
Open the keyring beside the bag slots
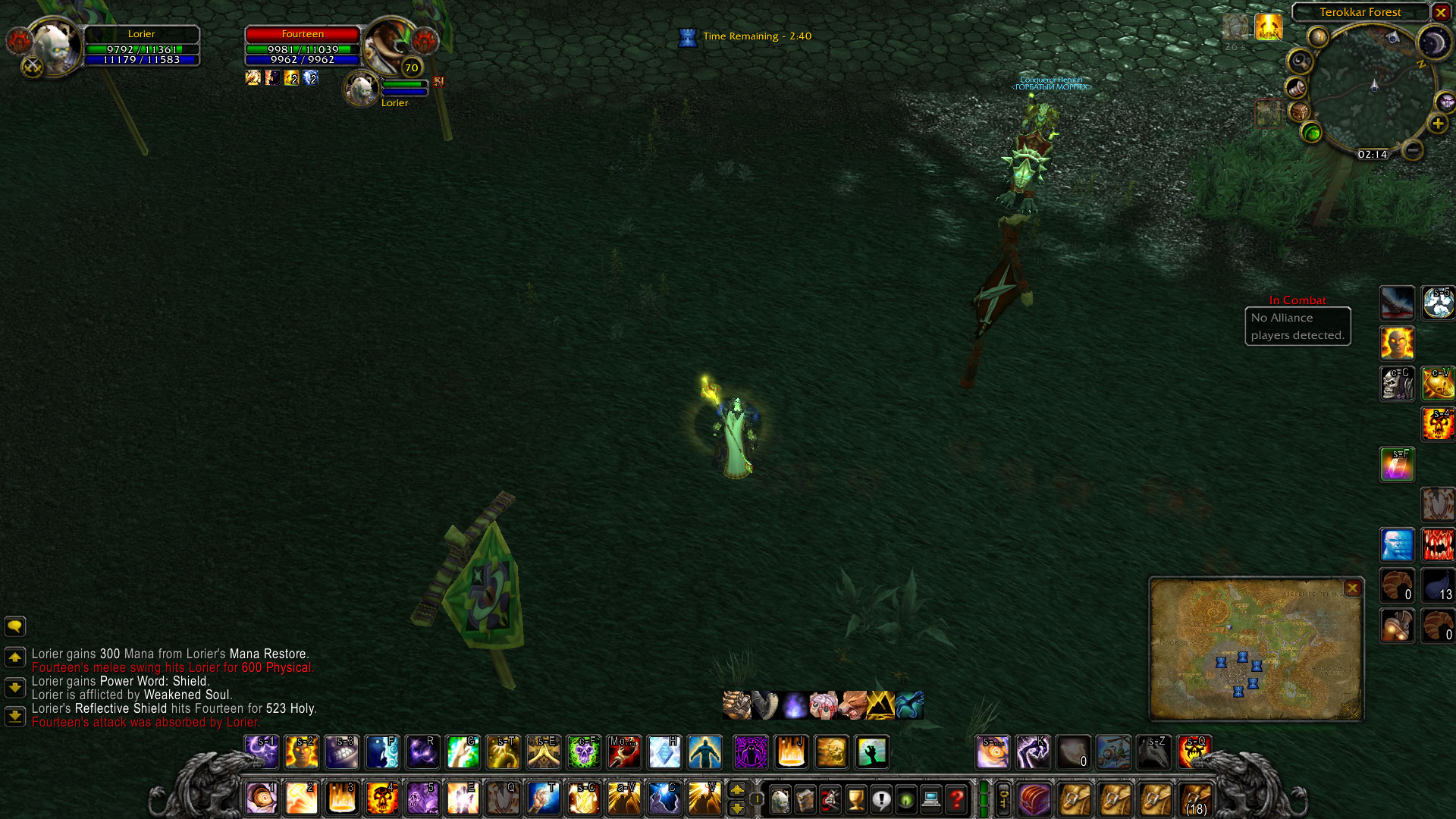(1003, 799)
